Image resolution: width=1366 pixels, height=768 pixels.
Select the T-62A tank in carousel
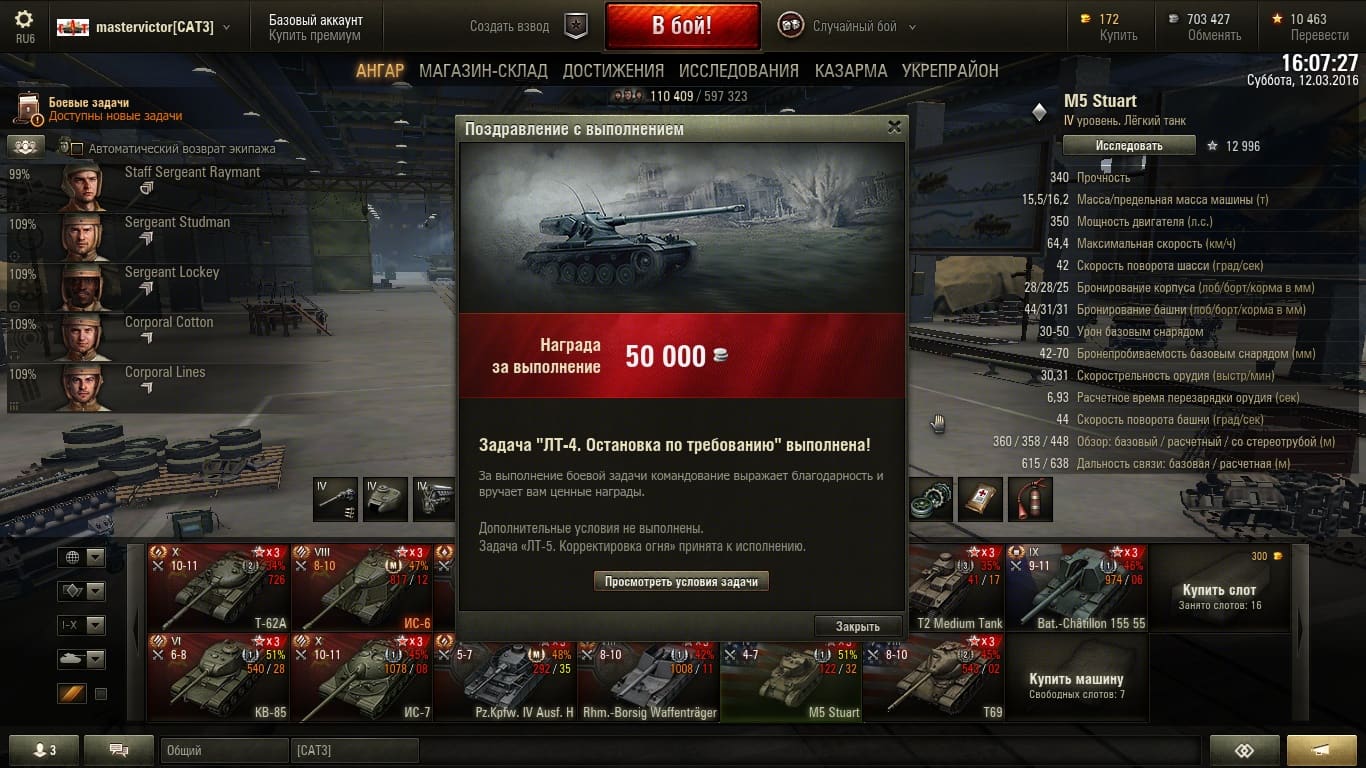tap(218, 587)
